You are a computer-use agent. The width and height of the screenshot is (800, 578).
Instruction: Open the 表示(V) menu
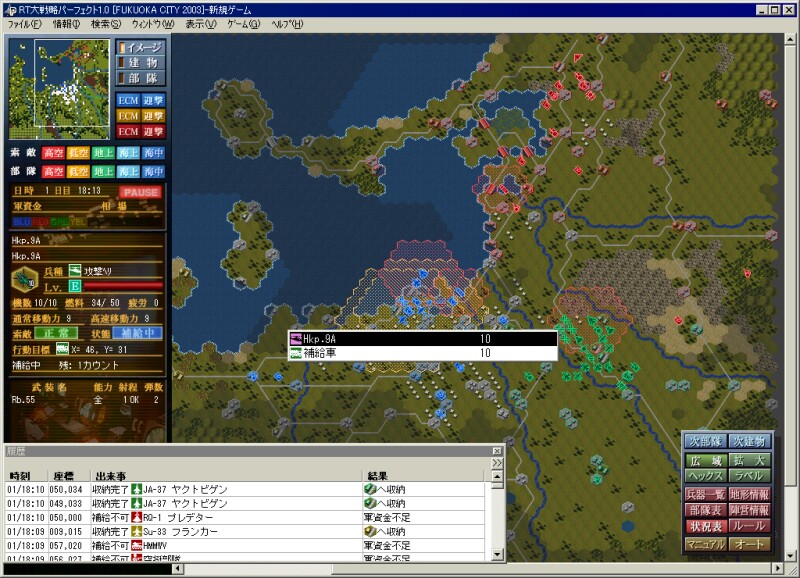point(200,22)
